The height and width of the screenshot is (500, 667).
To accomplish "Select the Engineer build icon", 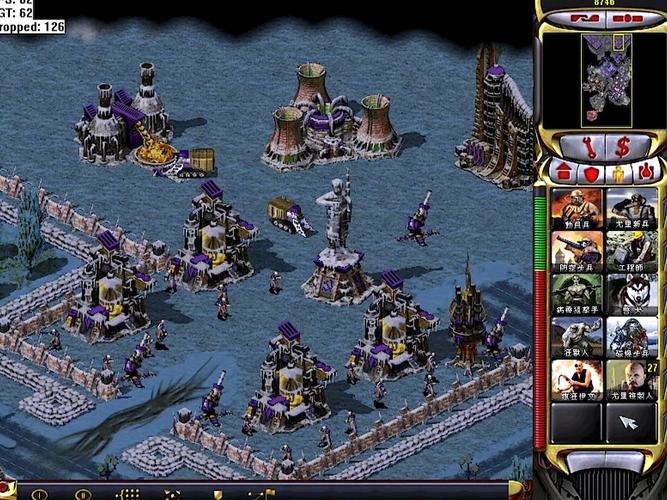I will pyautogui.click(x=631, y=252).
